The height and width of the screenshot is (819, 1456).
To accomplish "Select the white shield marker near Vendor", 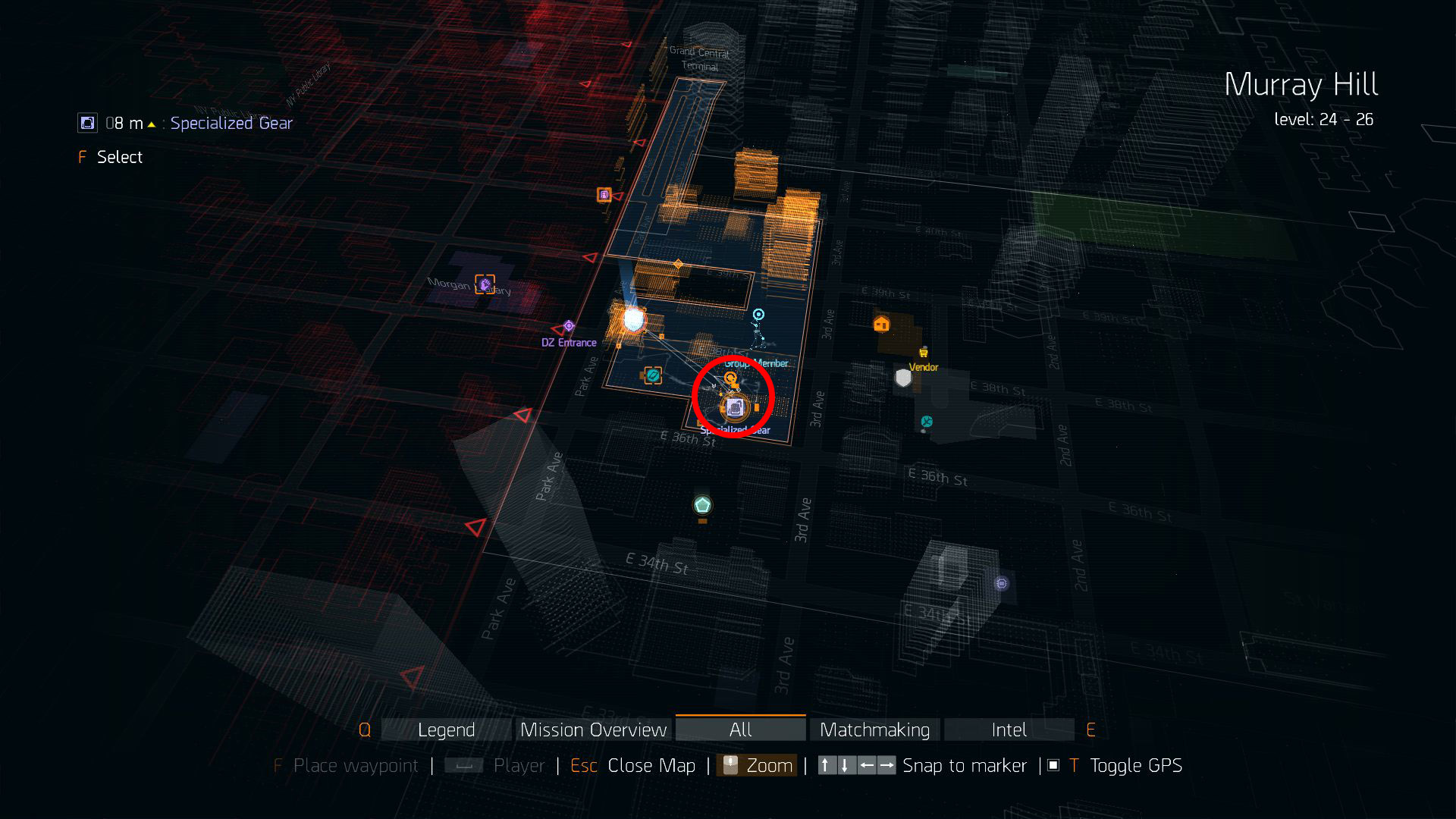I will (902, 378).
